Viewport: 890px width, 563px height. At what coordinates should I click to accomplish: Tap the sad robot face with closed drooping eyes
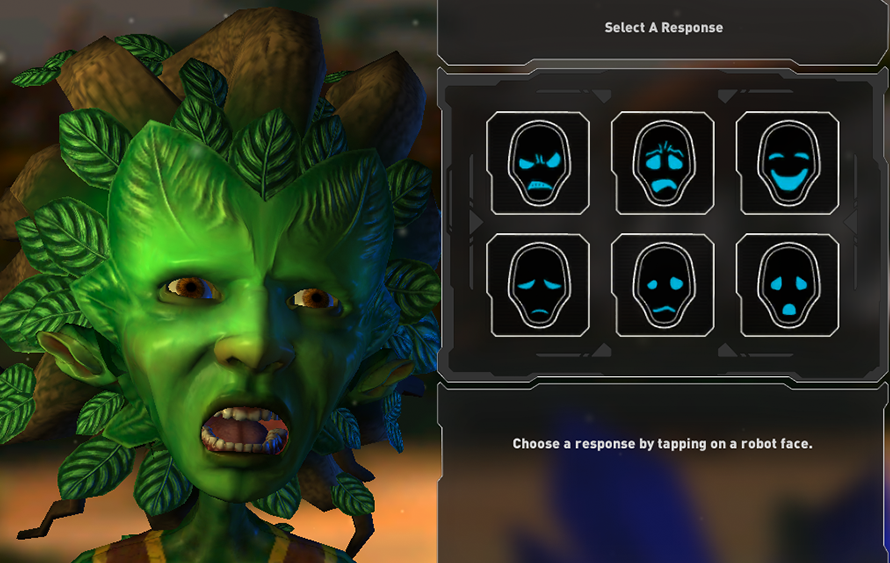[538, 286]
